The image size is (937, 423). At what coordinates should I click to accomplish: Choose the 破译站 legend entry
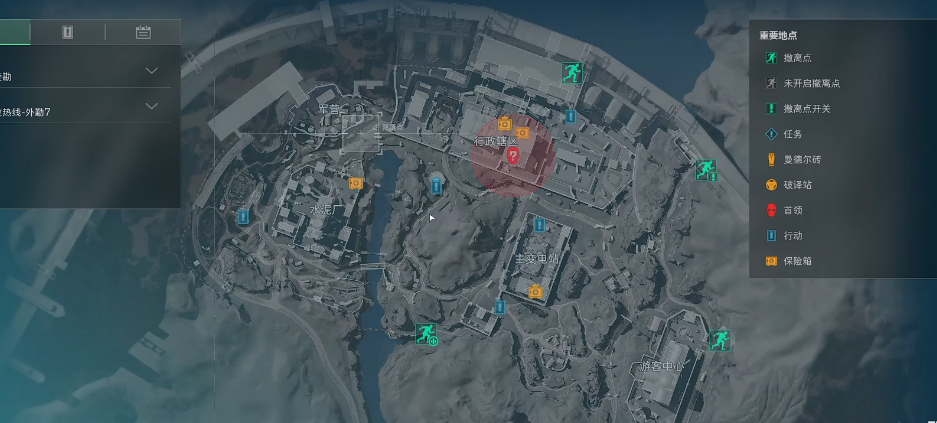point(796,185)
